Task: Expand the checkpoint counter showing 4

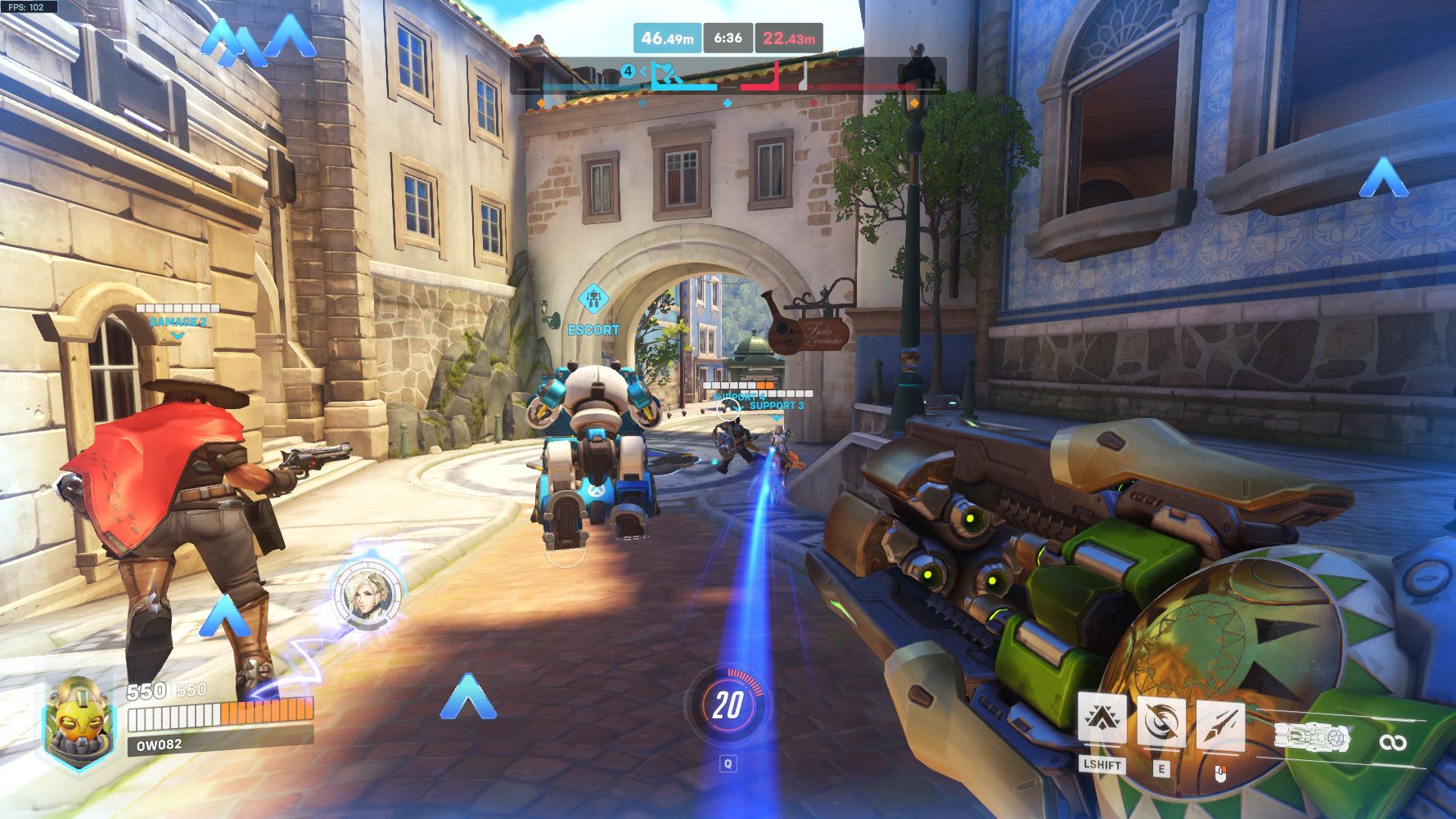Action: [x=629, y=71]
